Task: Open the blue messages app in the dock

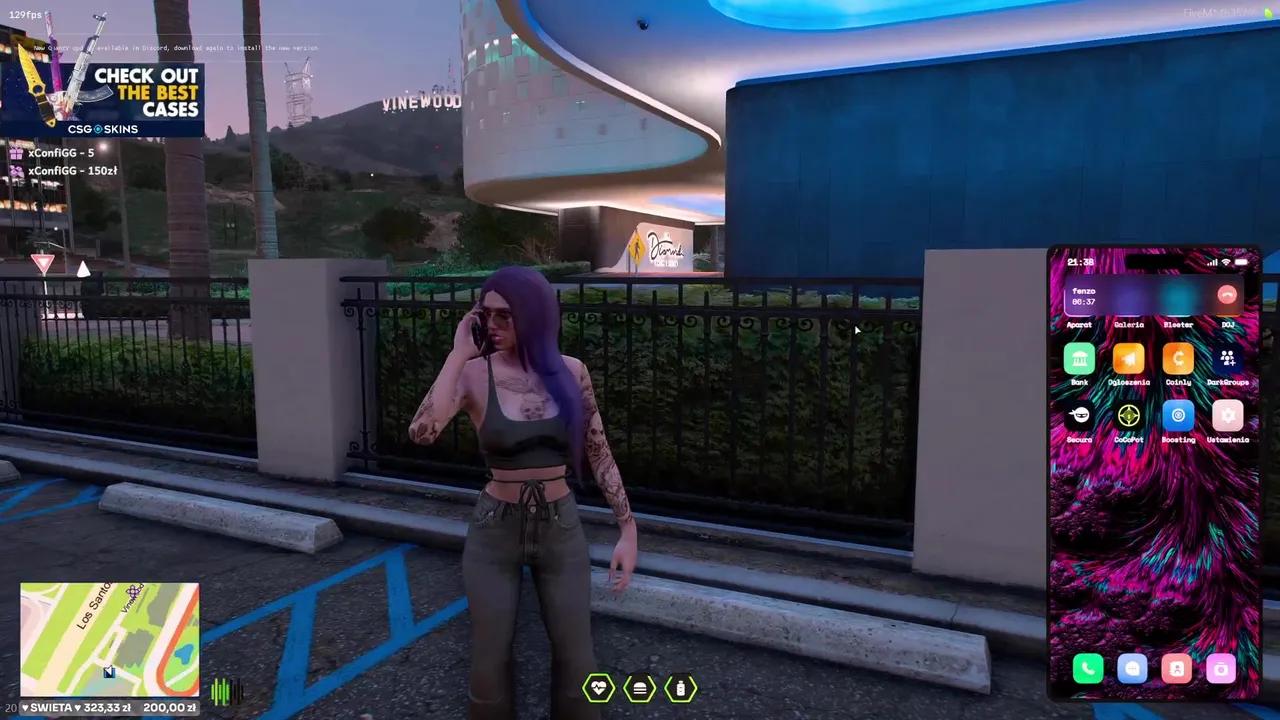Action: pyautogui.click(x=1131, y=669)
